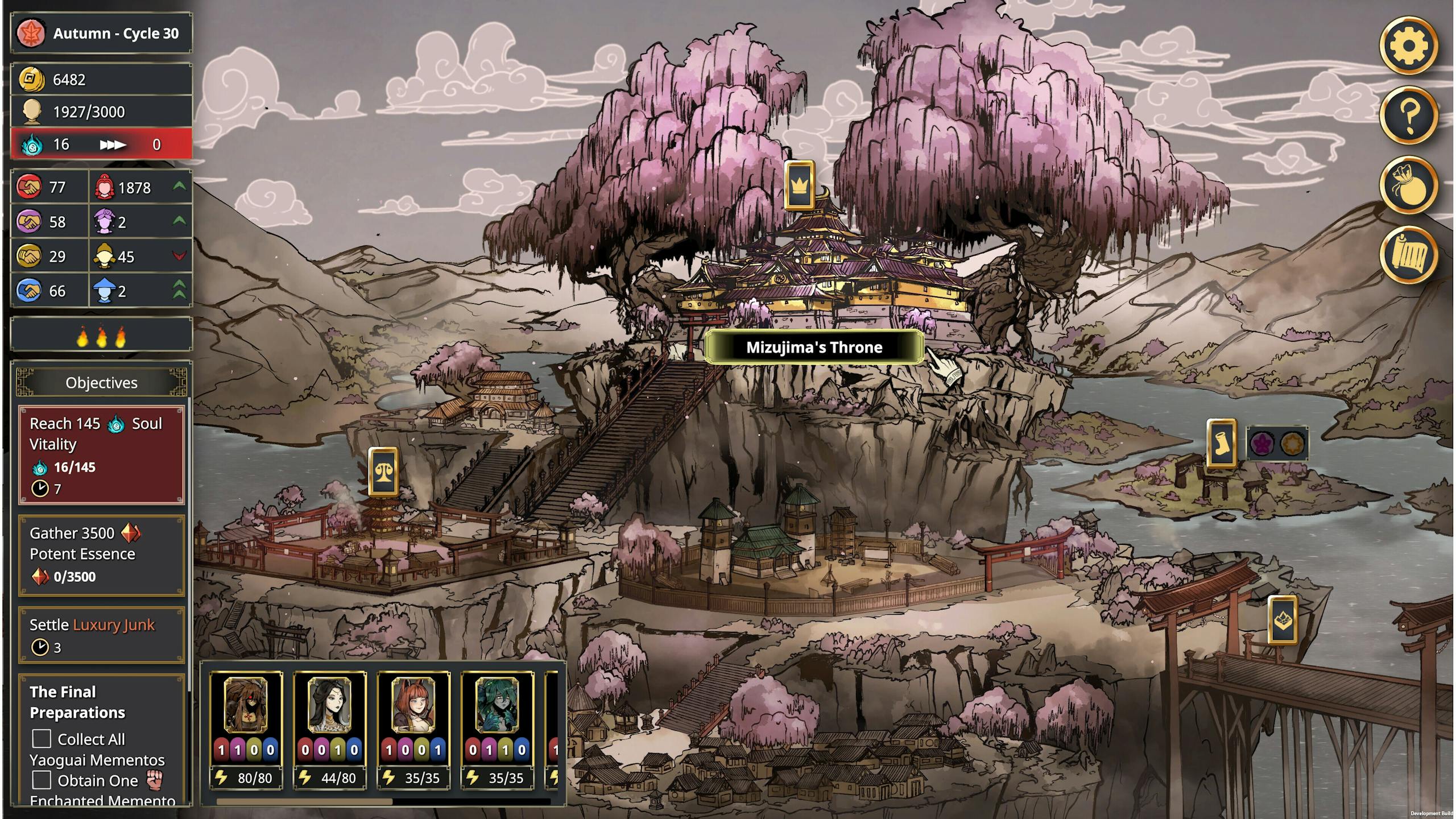Select the scales market marker

383,471
